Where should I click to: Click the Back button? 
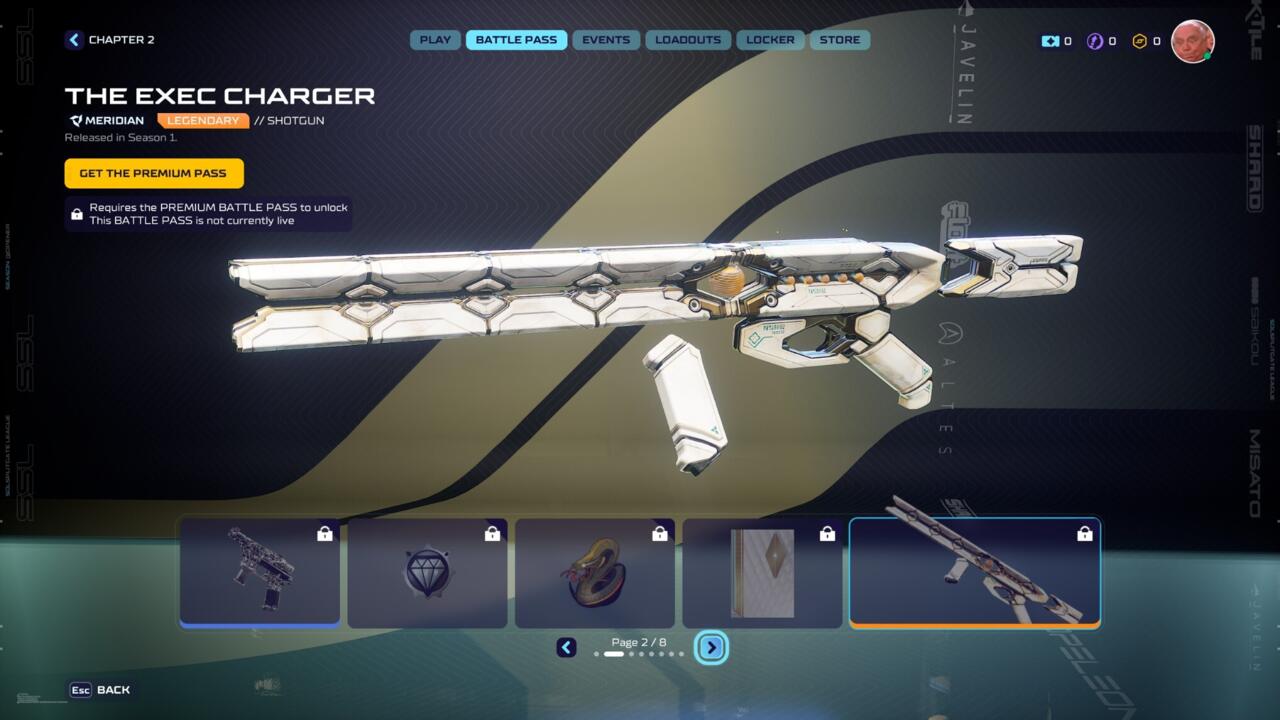[101, 690]
